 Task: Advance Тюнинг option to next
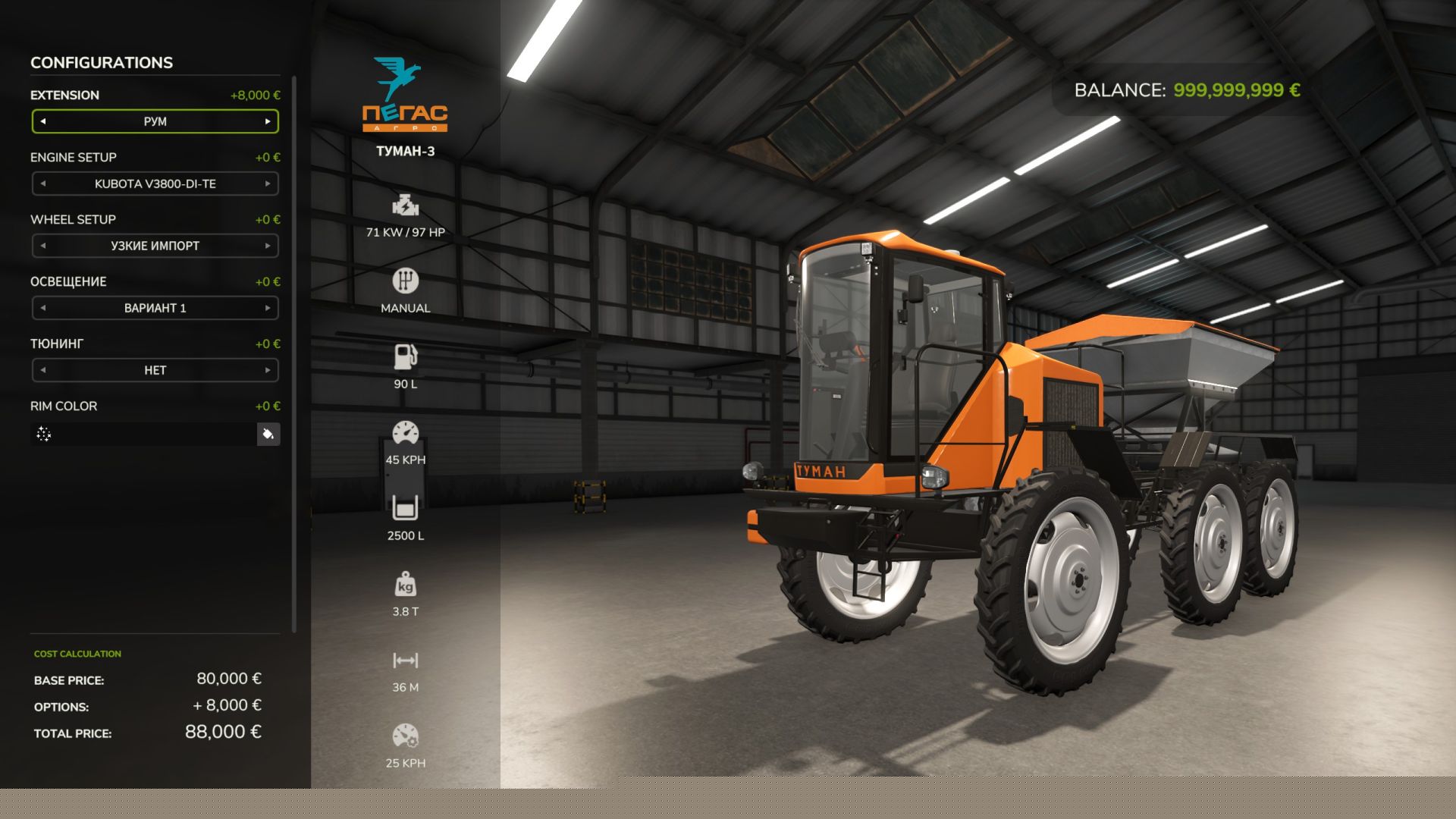tap(268, 370)
